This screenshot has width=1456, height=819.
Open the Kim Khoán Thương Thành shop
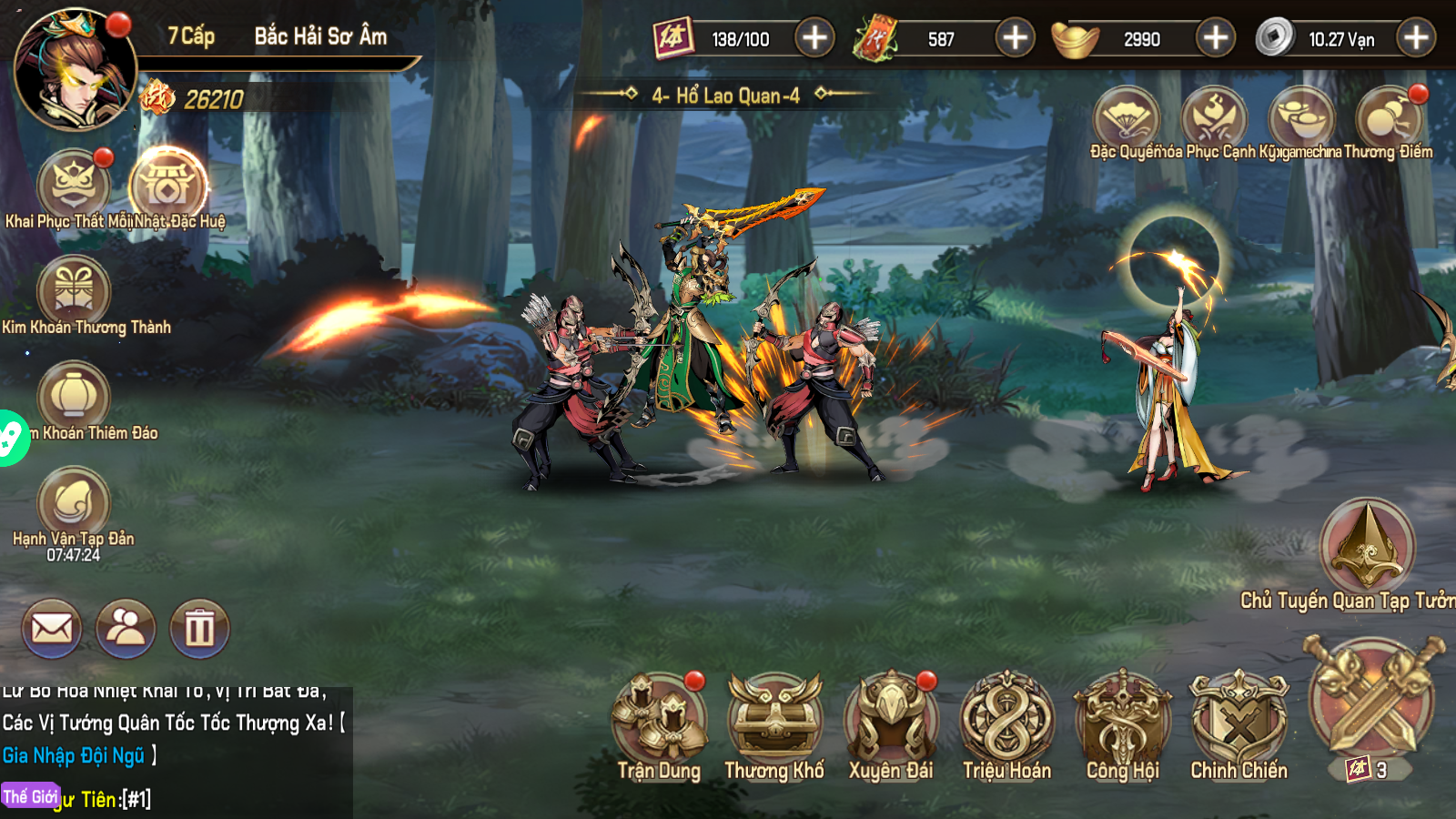73,291
